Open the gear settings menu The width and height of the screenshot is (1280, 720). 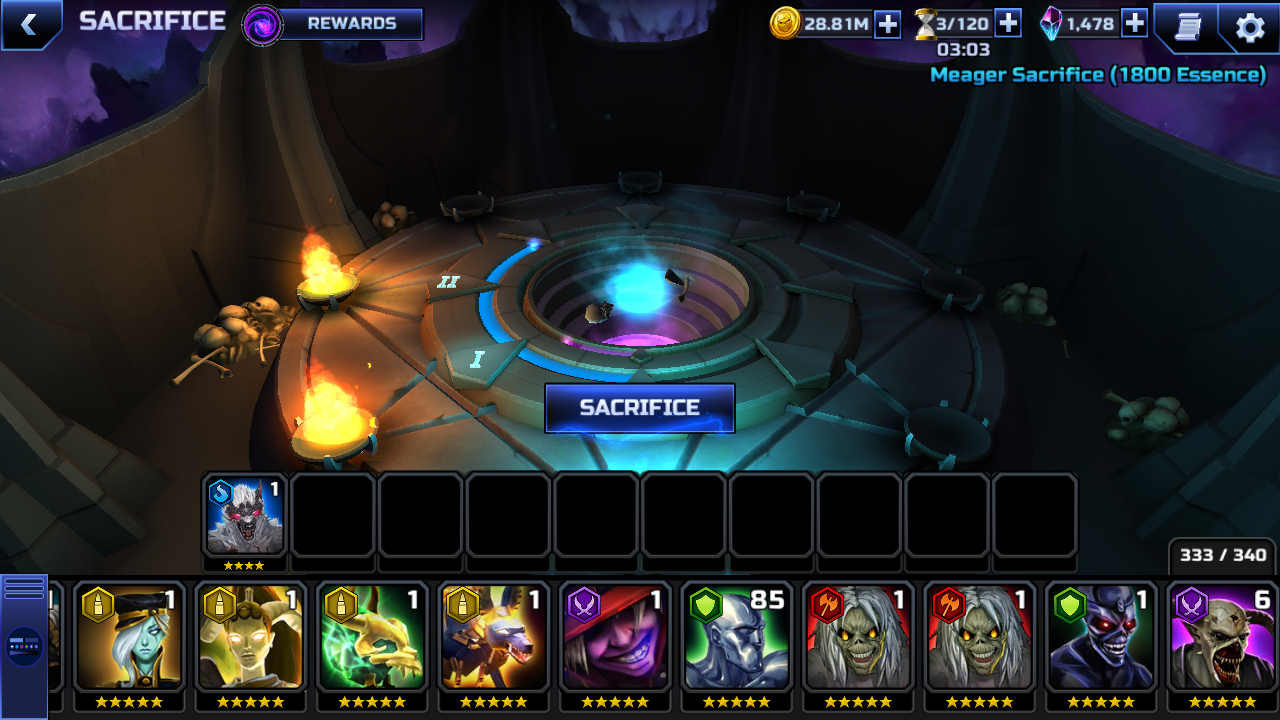pos(1250,27)
